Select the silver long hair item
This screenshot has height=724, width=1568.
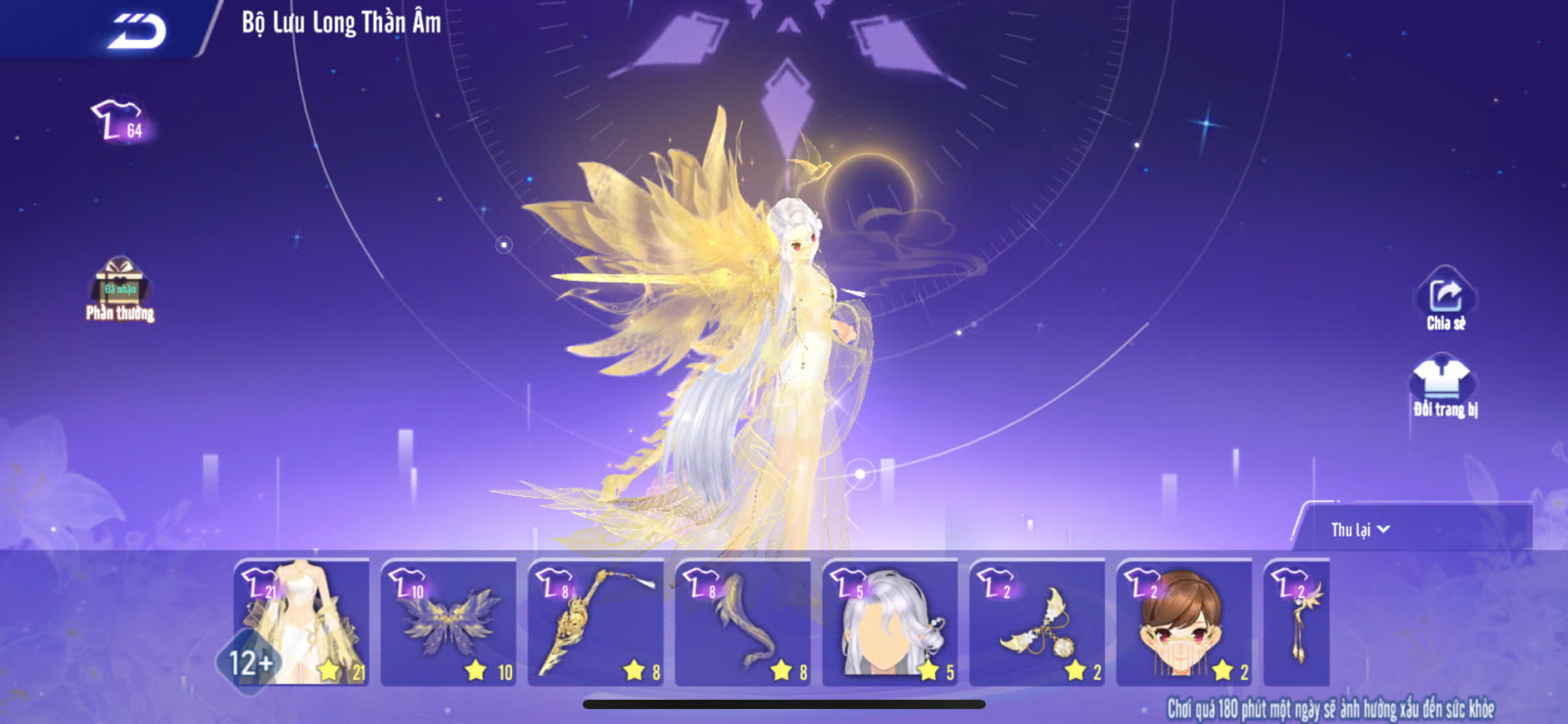(x=890, y=622)
